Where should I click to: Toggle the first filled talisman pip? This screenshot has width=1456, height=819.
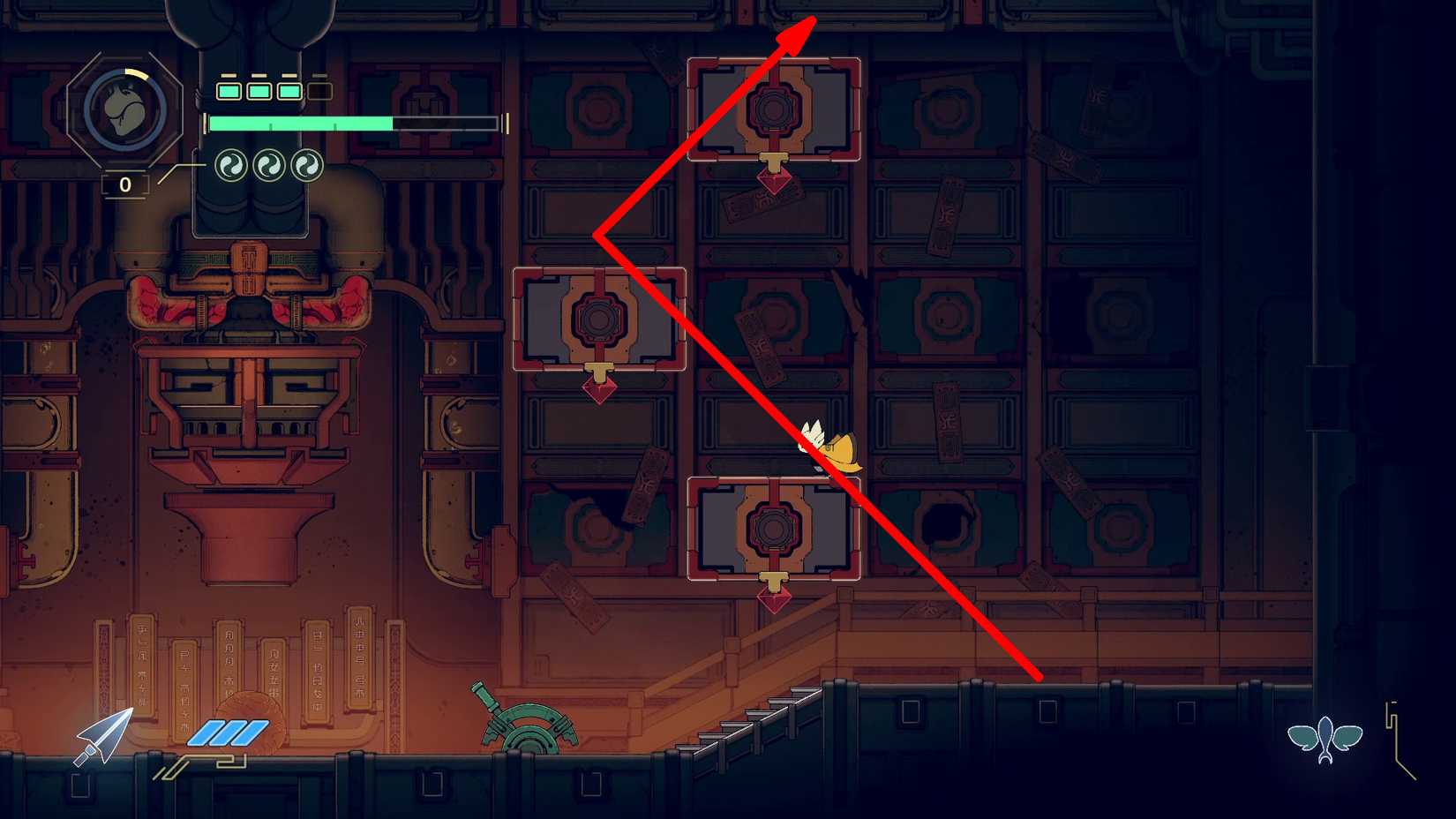coord(229,89)
